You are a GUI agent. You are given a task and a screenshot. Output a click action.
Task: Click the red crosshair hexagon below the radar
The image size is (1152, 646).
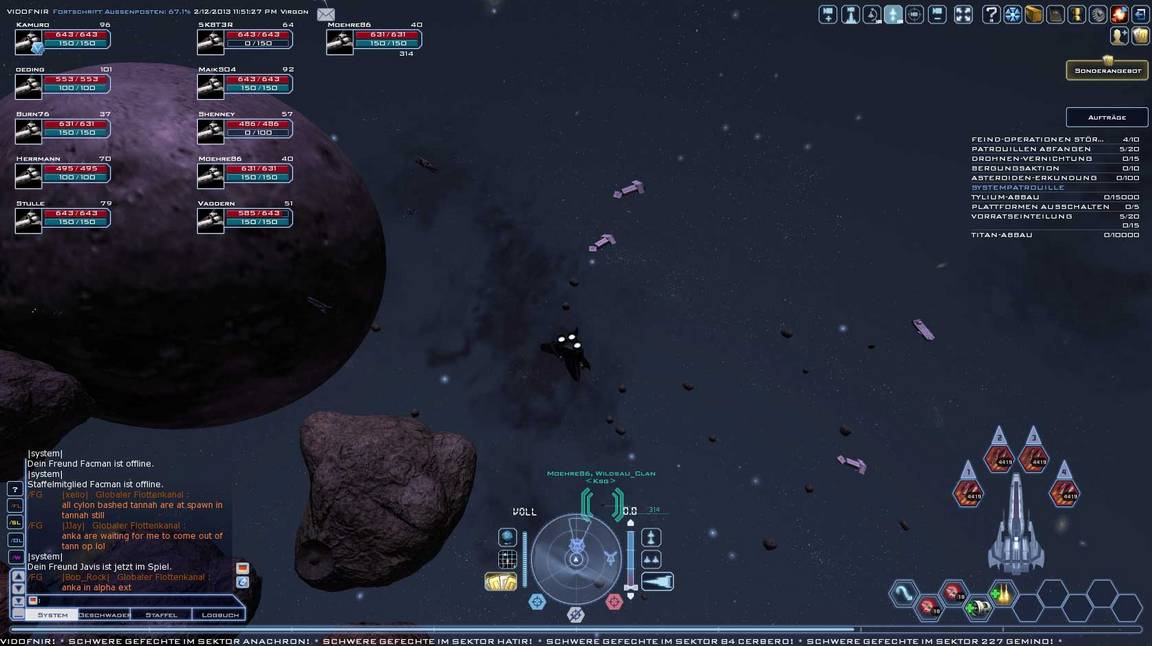(x=614, y=601)
